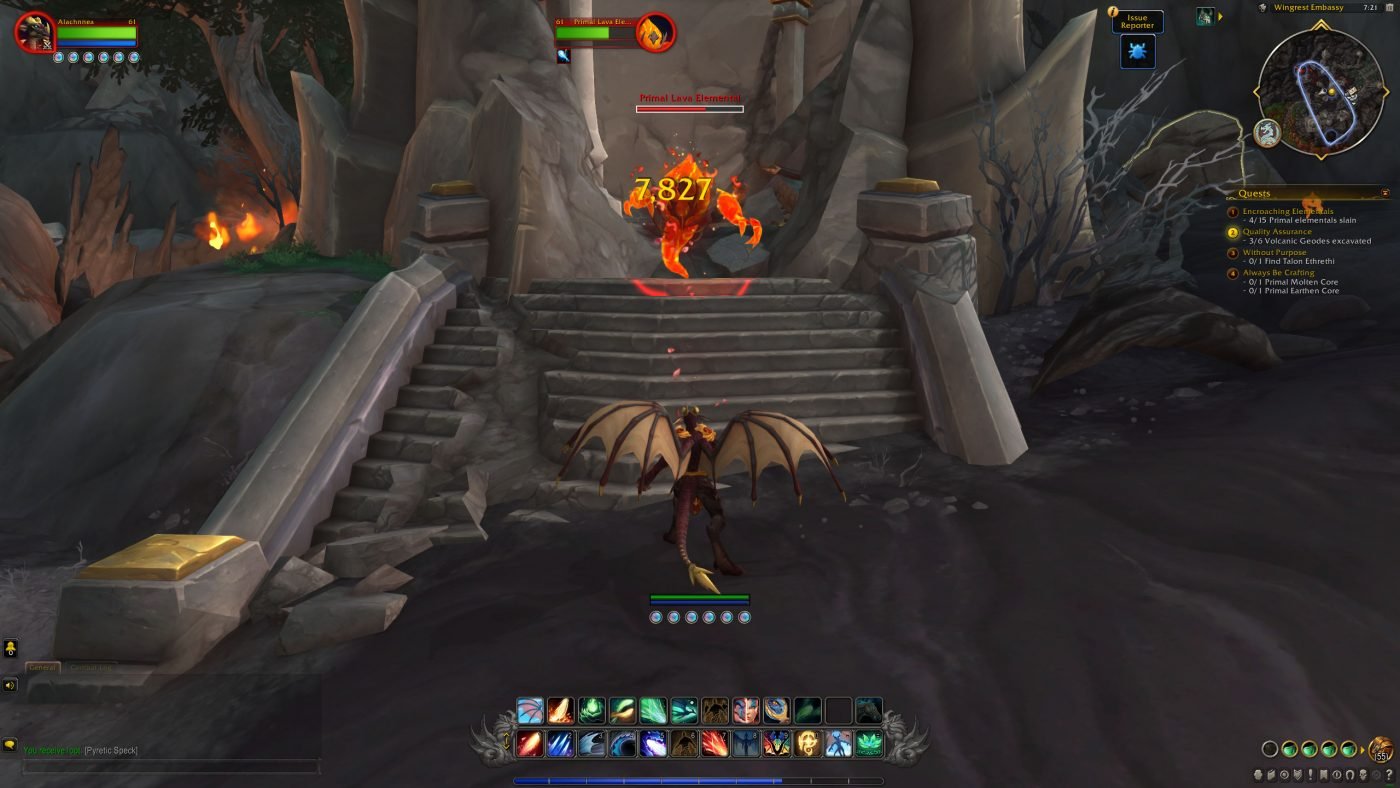1400x788 pixels.
Task: Select the Encroaching Elementals quest entry
Action: click(1288, 212)
